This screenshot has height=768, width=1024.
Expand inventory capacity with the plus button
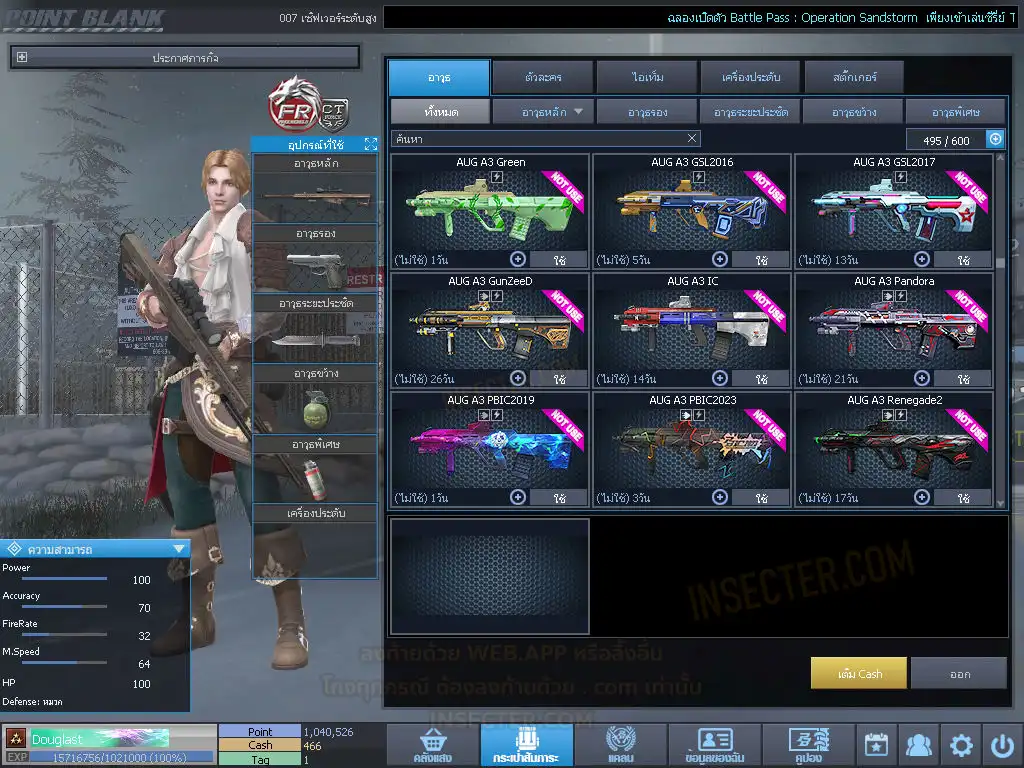995,140
